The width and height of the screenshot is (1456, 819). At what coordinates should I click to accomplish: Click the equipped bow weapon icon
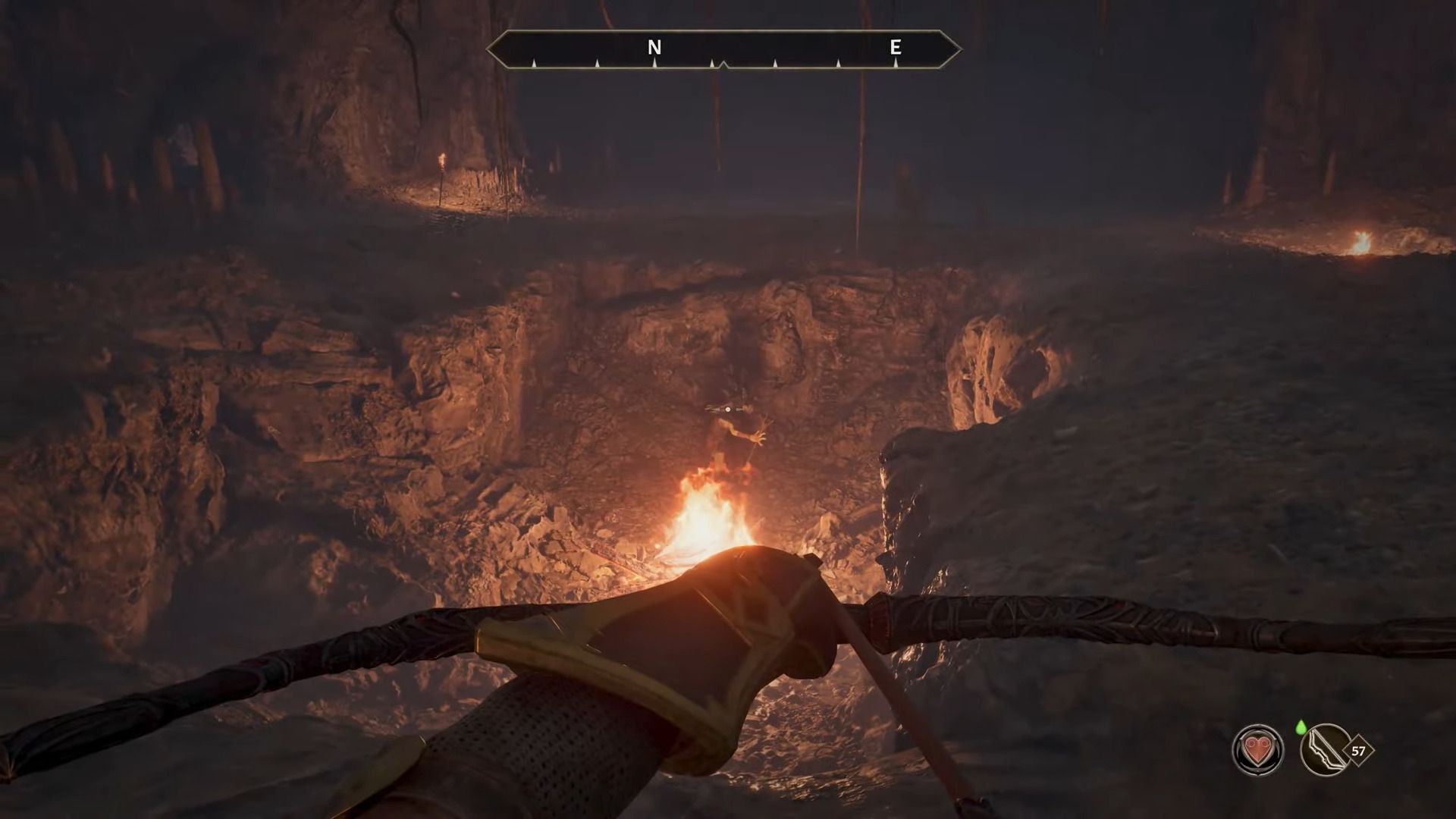click(x=1325, y=751)
